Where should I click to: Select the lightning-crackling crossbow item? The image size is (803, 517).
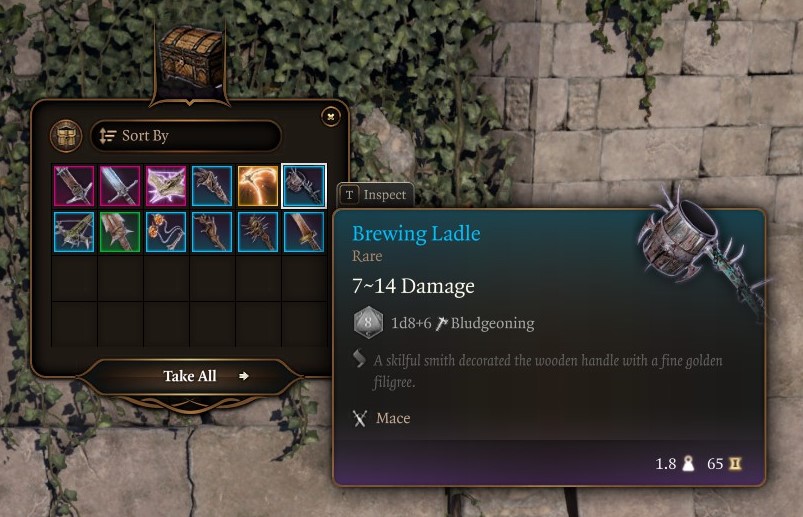[166, 186]
